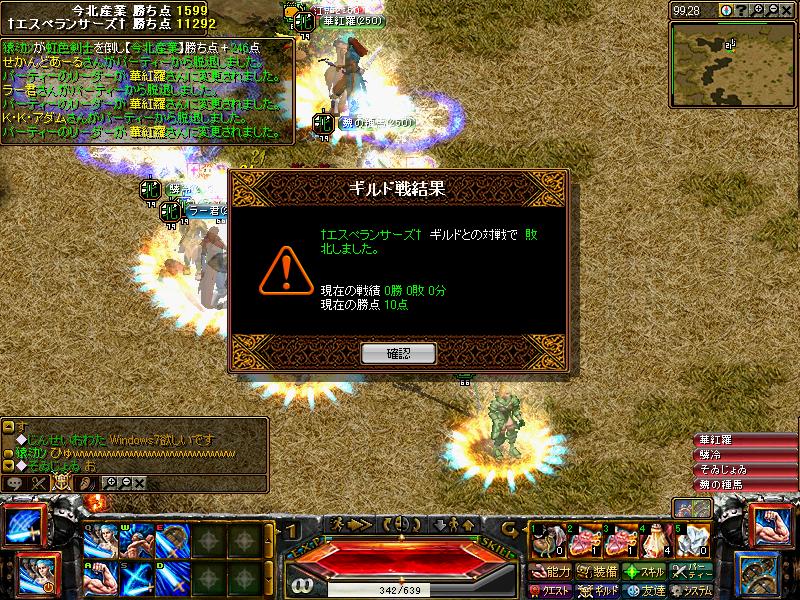Select party member 魏の種馬 from the party list
Screen dimensions: 800x600
coord(745,485)
